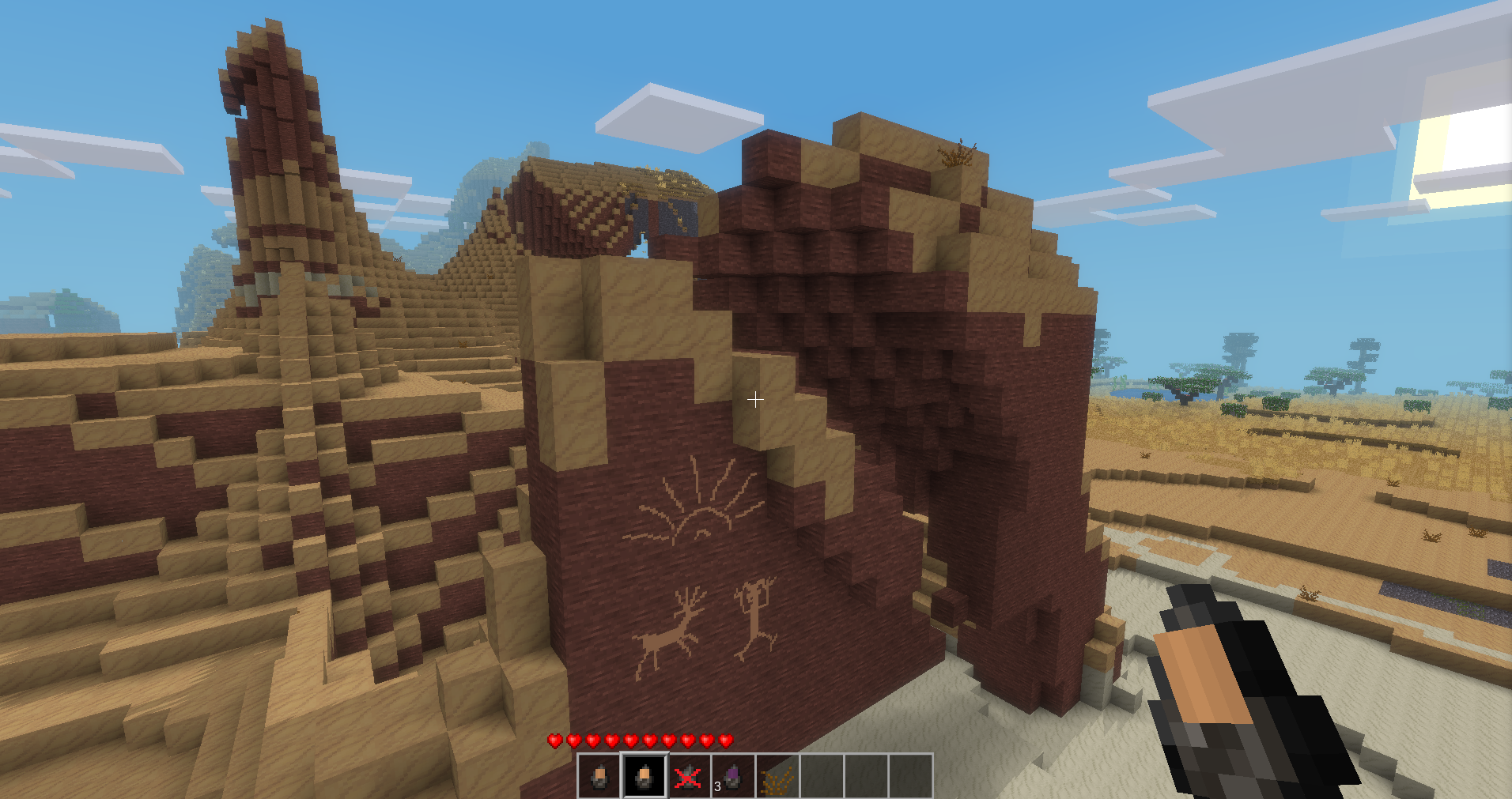
Task: Pick the dry shrub hotbar slot
Action: coord(777,775)
